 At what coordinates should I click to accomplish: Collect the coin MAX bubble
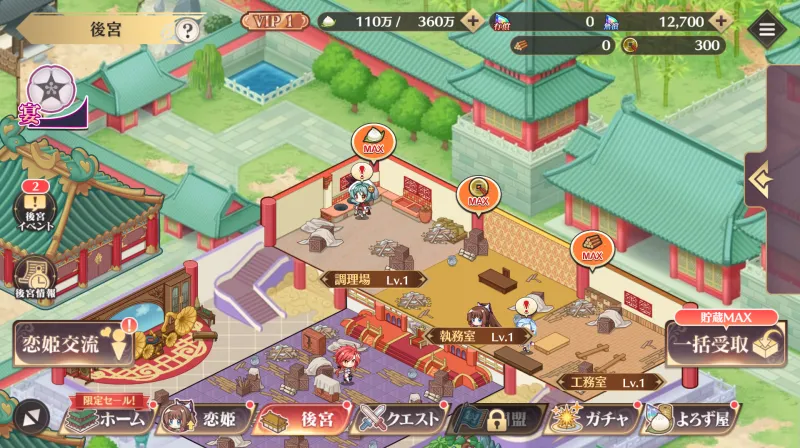point(478,193)
